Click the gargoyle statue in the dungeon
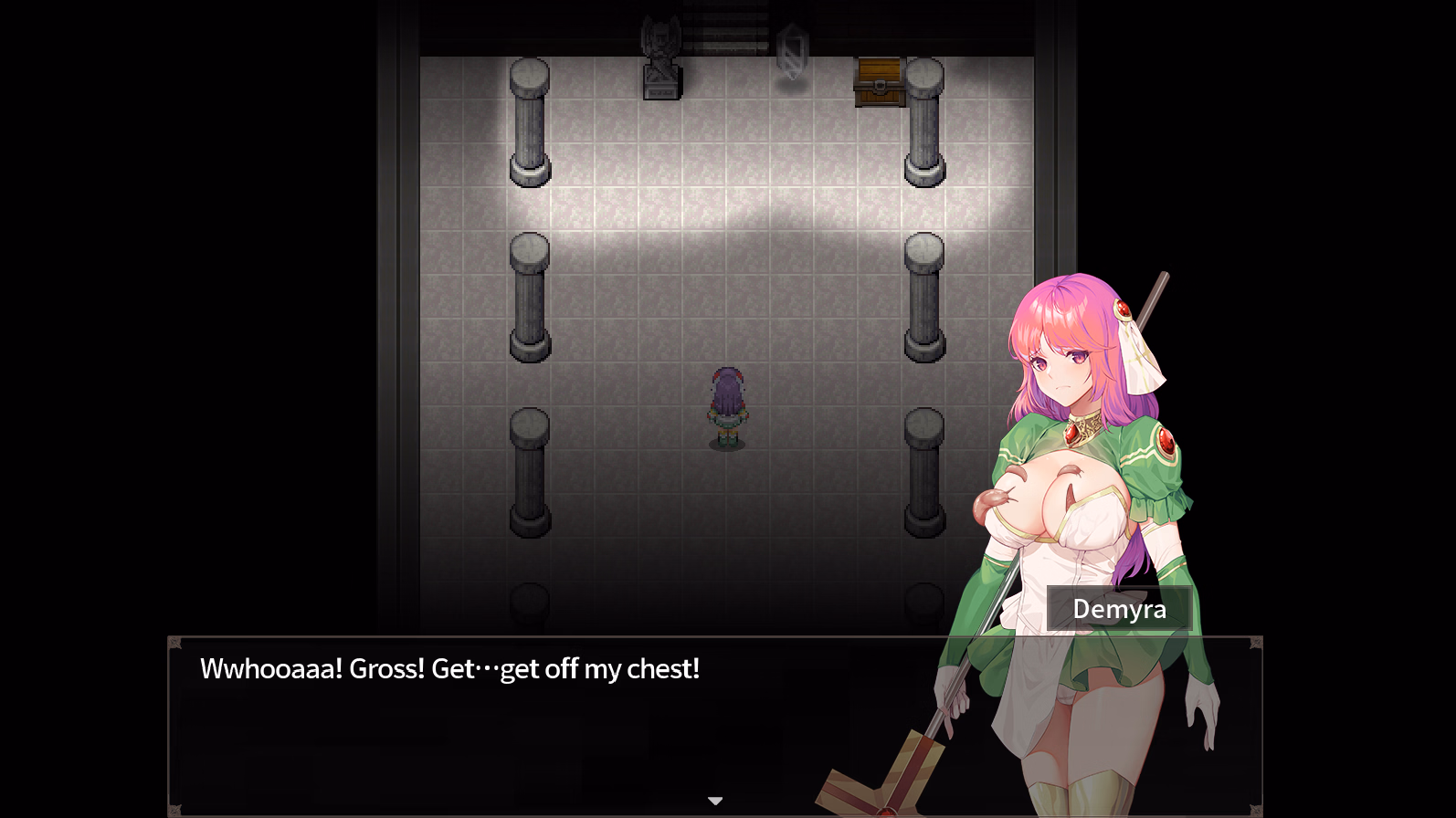Viewport: 1456px width, 818px height. (659, 55)
